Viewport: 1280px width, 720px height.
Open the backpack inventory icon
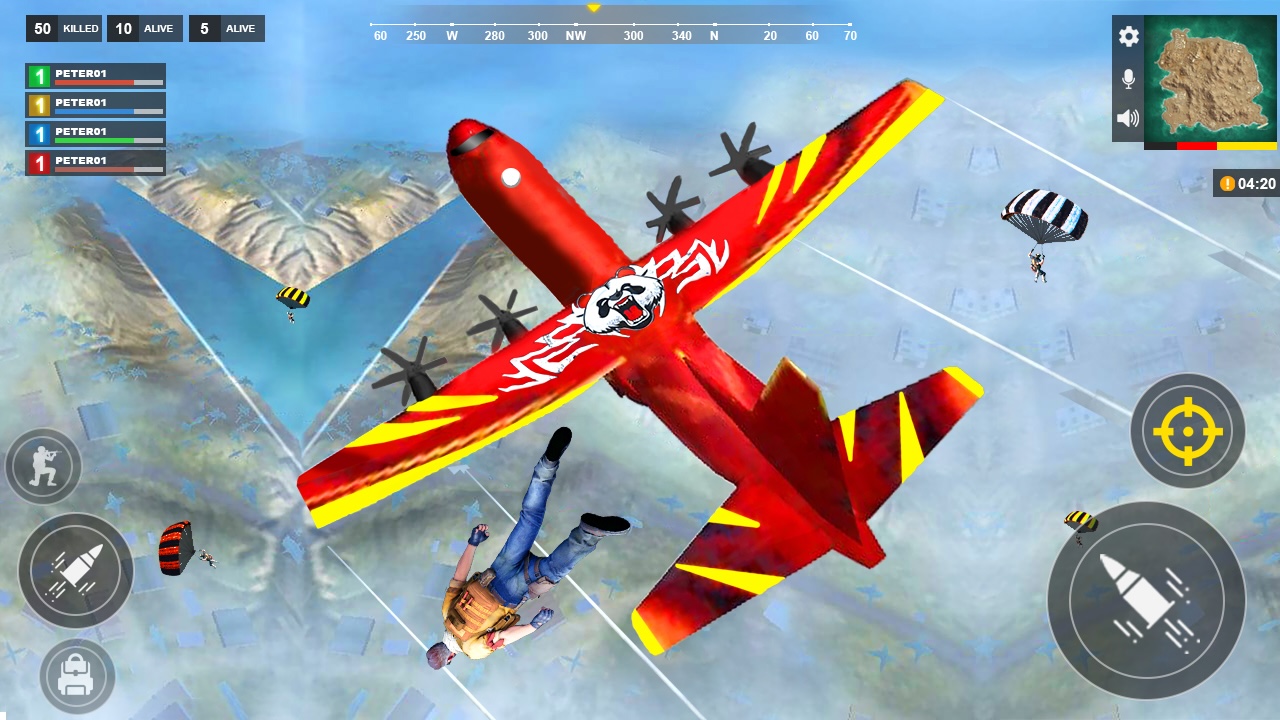(x=75, y=676)
